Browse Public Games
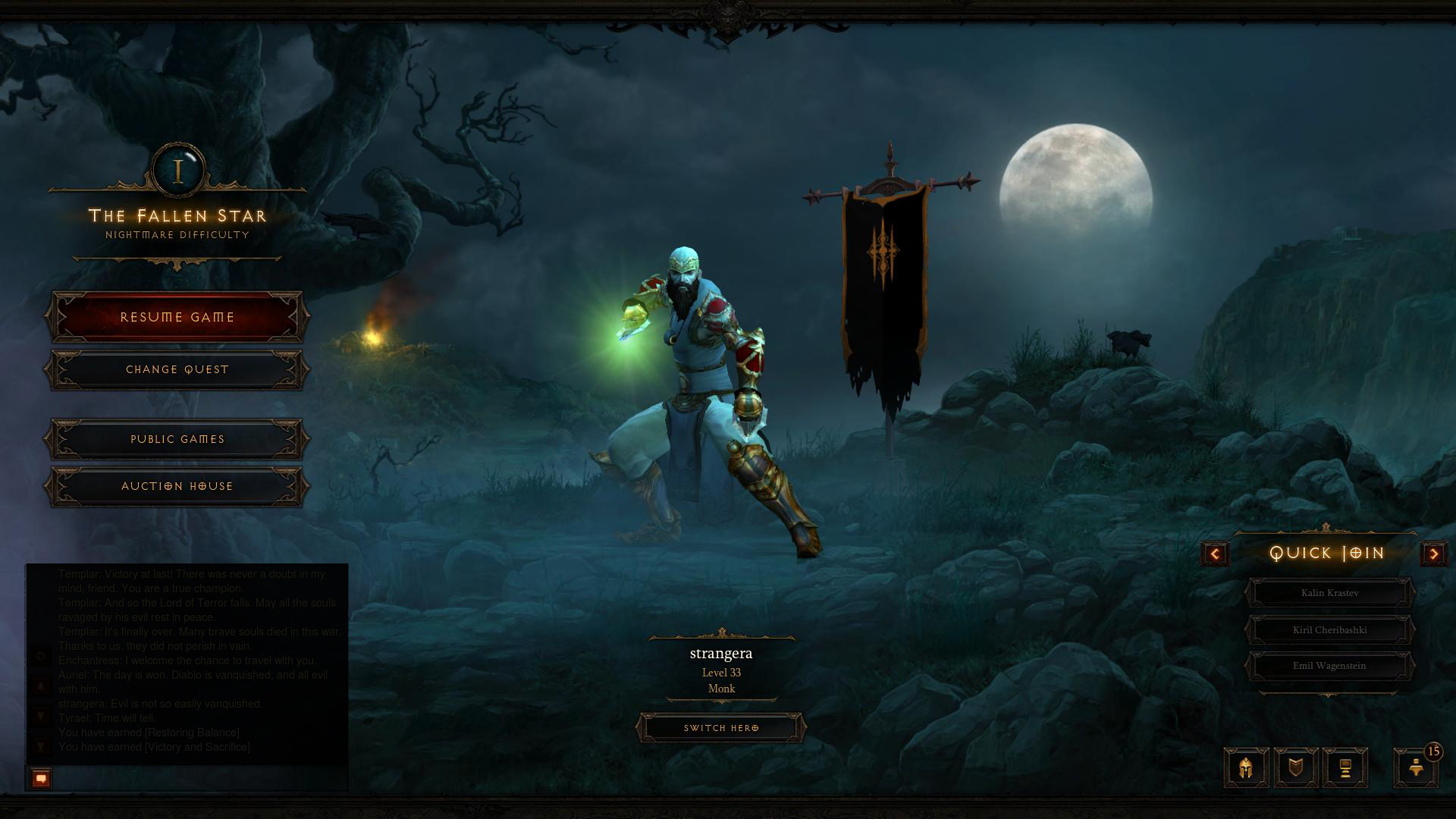 [x=177, y=439]
